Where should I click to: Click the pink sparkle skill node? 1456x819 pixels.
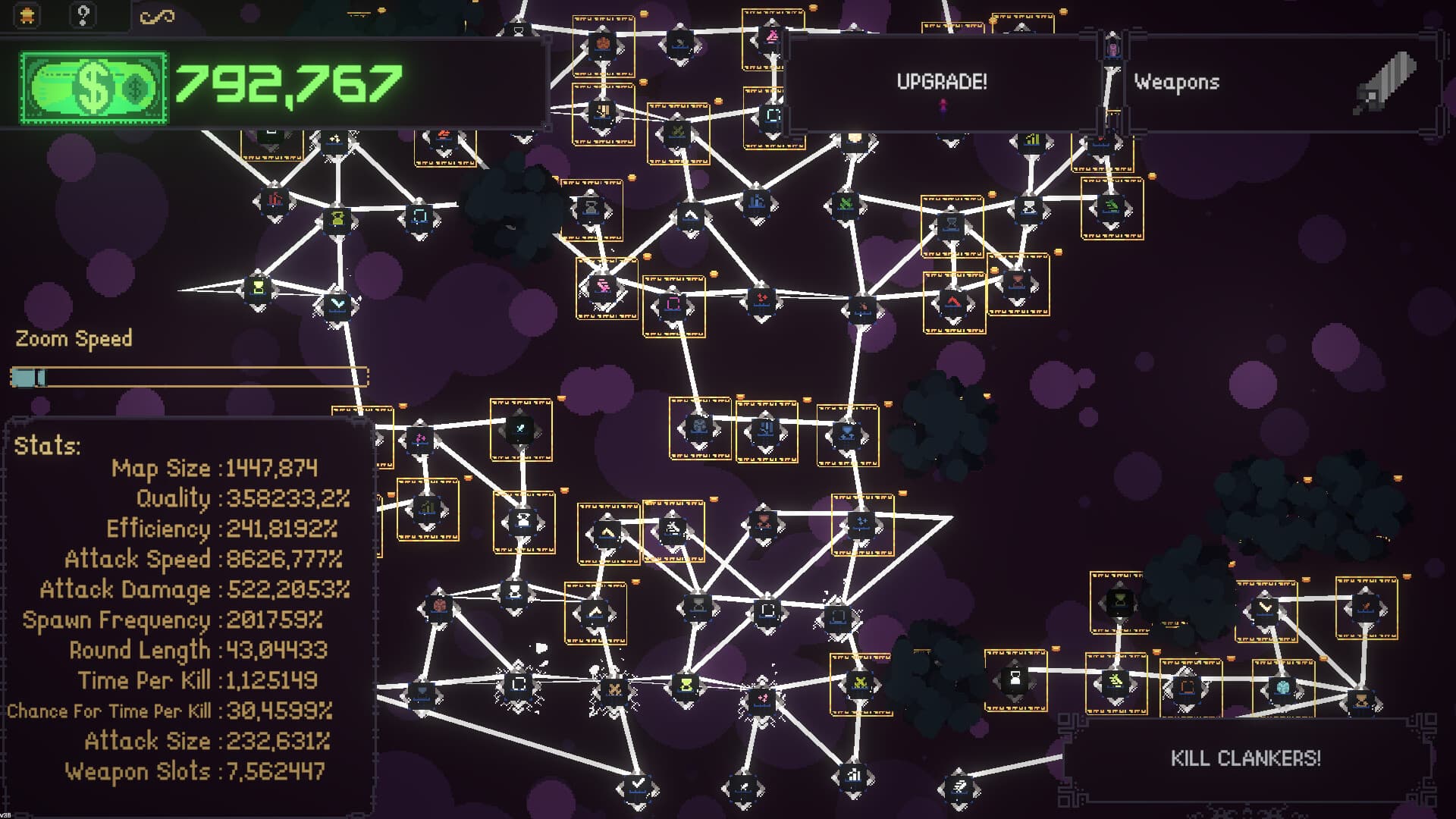[x=421, y=438]
